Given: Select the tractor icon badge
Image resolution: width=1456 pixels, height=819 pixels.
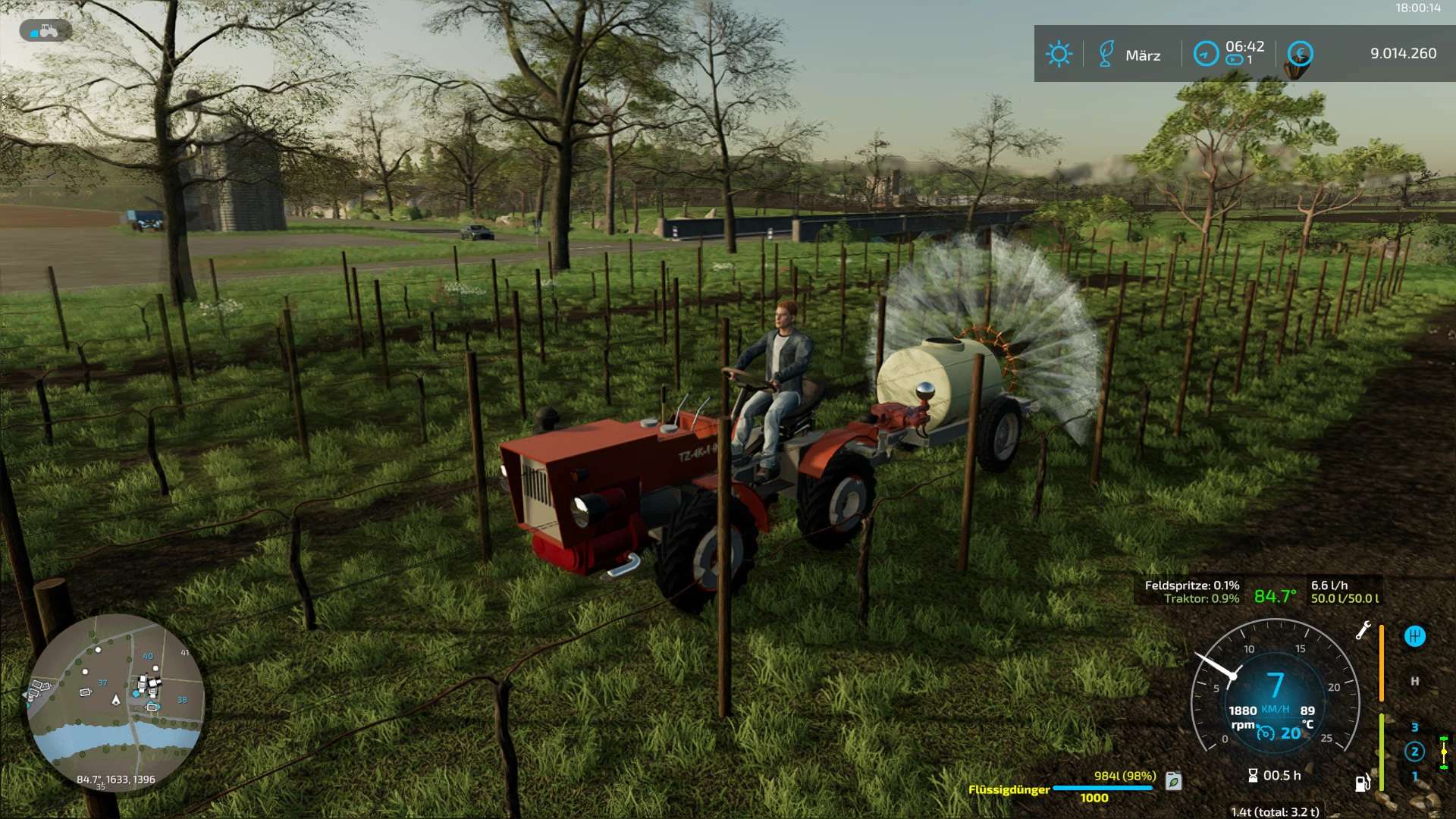Looking at the screenshot, I should (x=45, y=31).
